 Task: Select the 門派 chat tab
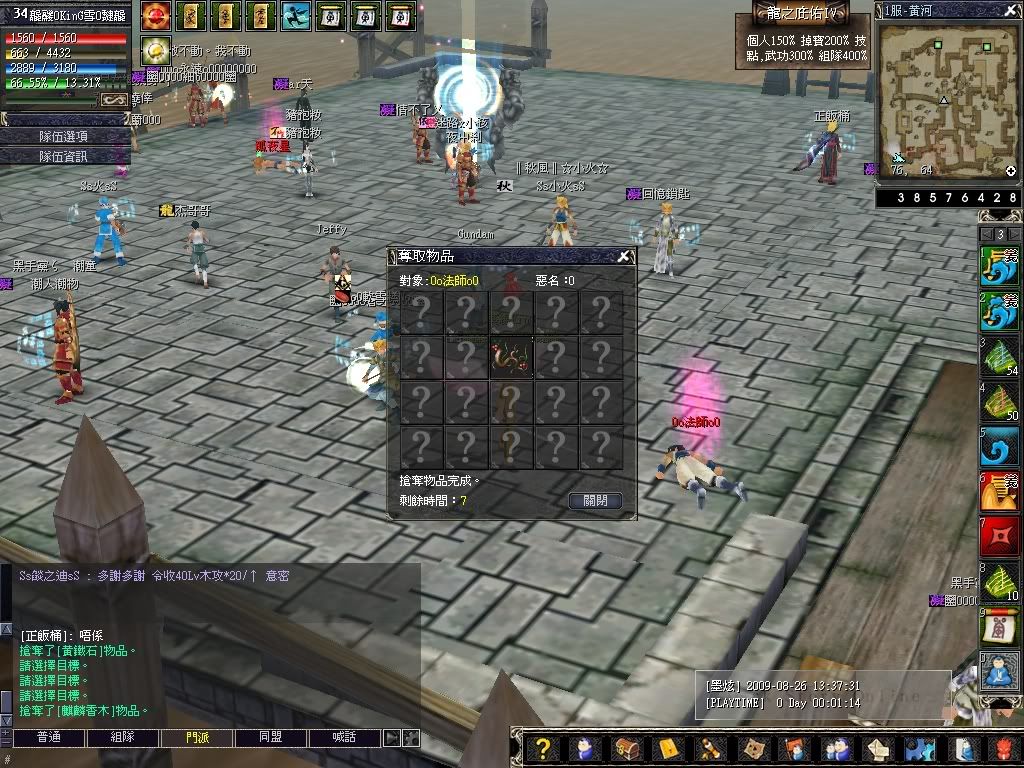[x=197, y=737]
